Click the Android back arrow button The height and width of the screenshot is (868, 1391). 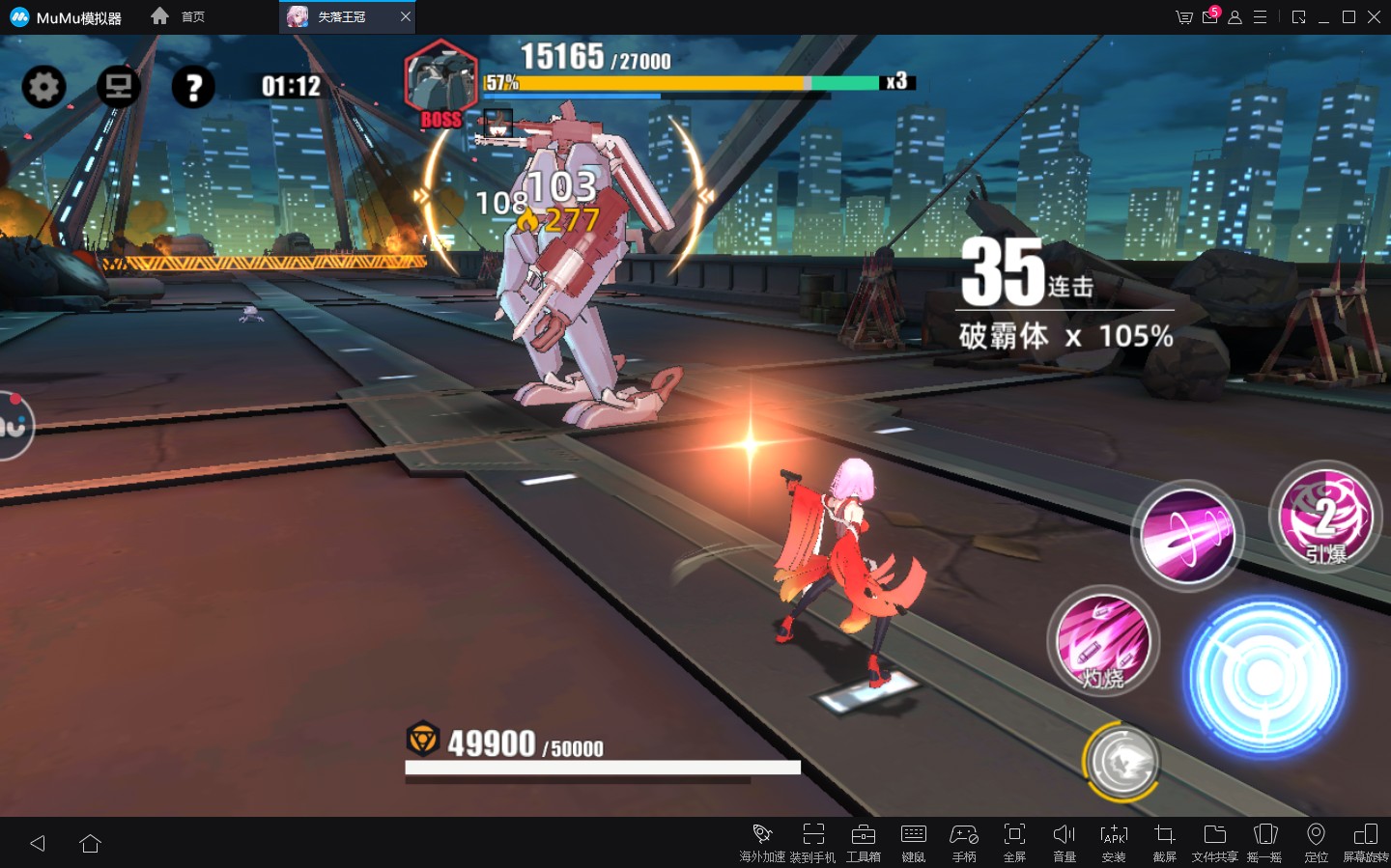[x=38, y=843]
